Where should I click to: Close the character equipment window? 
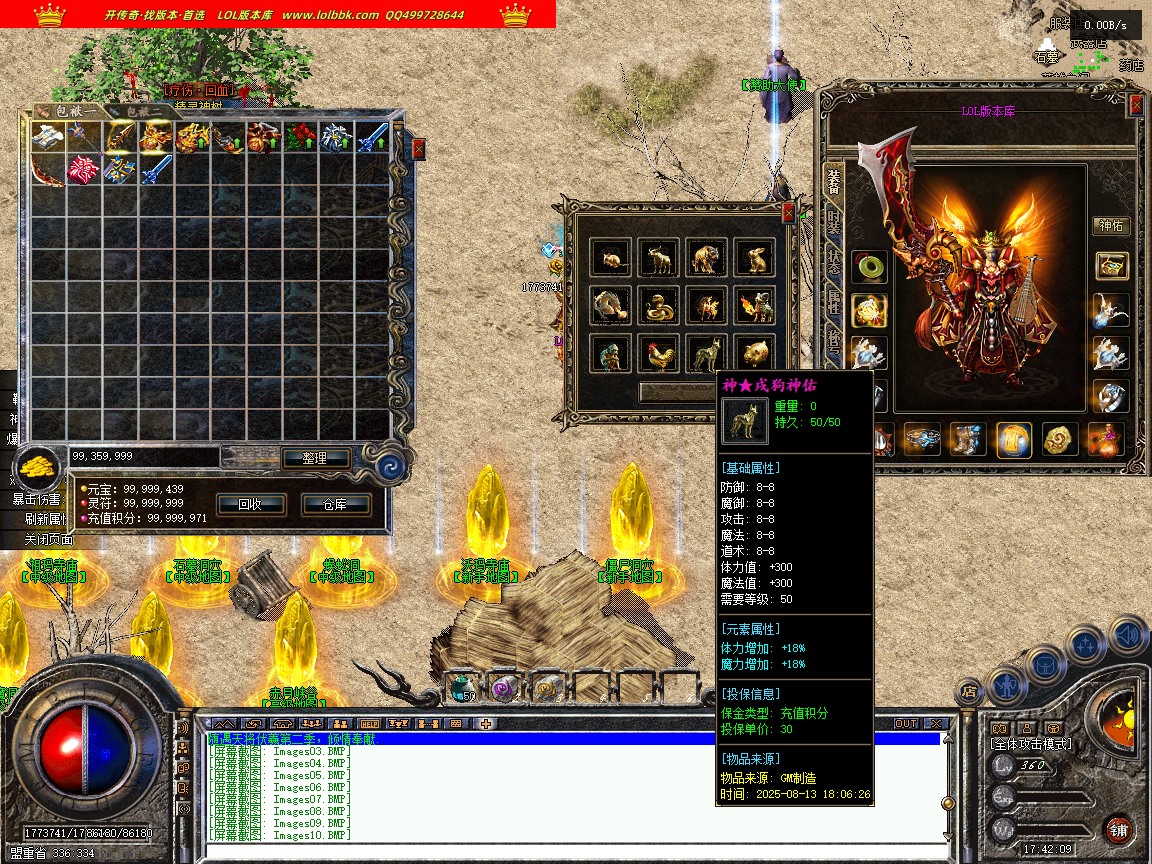1136,105
